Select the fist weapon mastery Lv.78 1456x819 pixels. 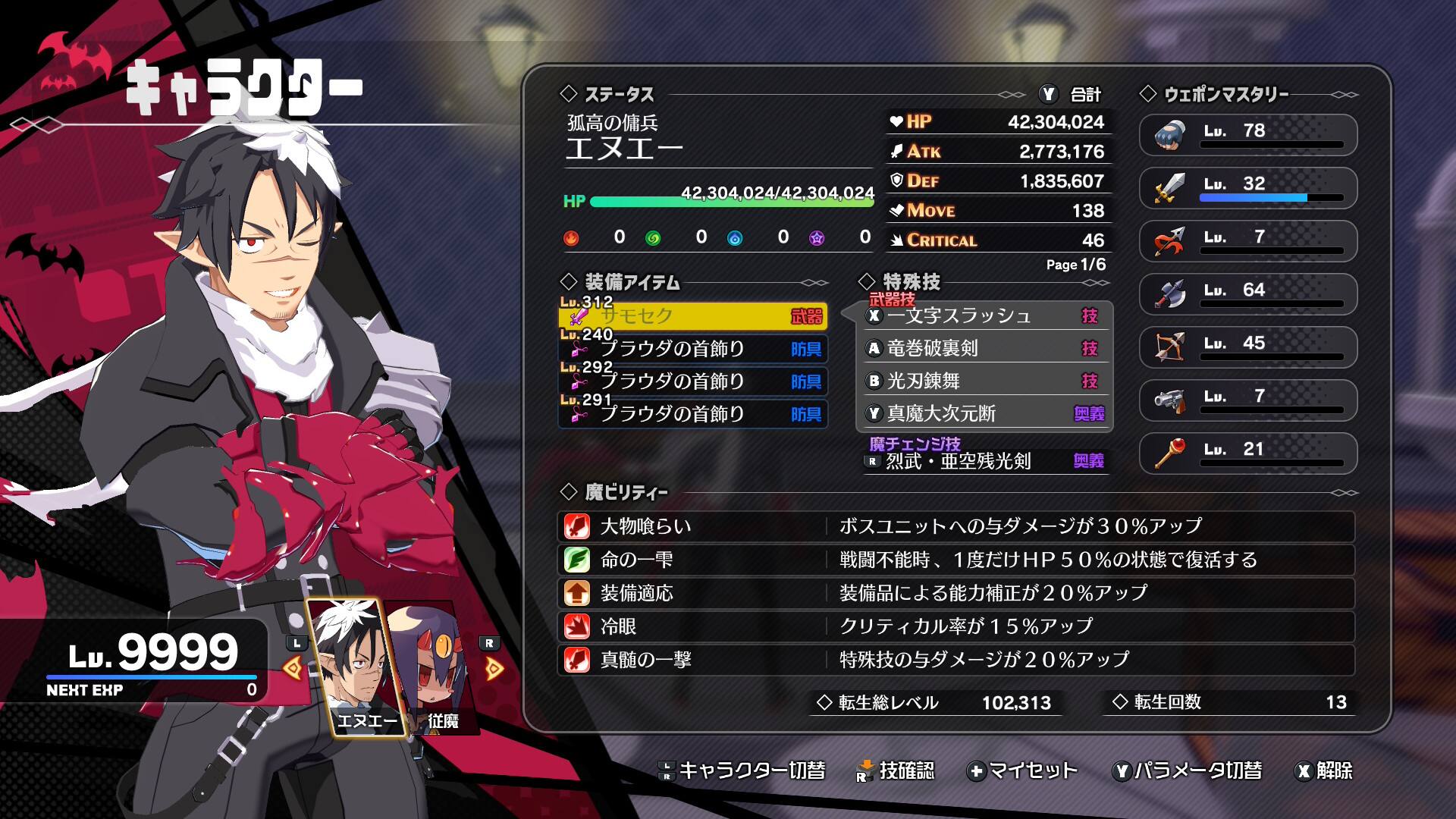pos(1247,134)
